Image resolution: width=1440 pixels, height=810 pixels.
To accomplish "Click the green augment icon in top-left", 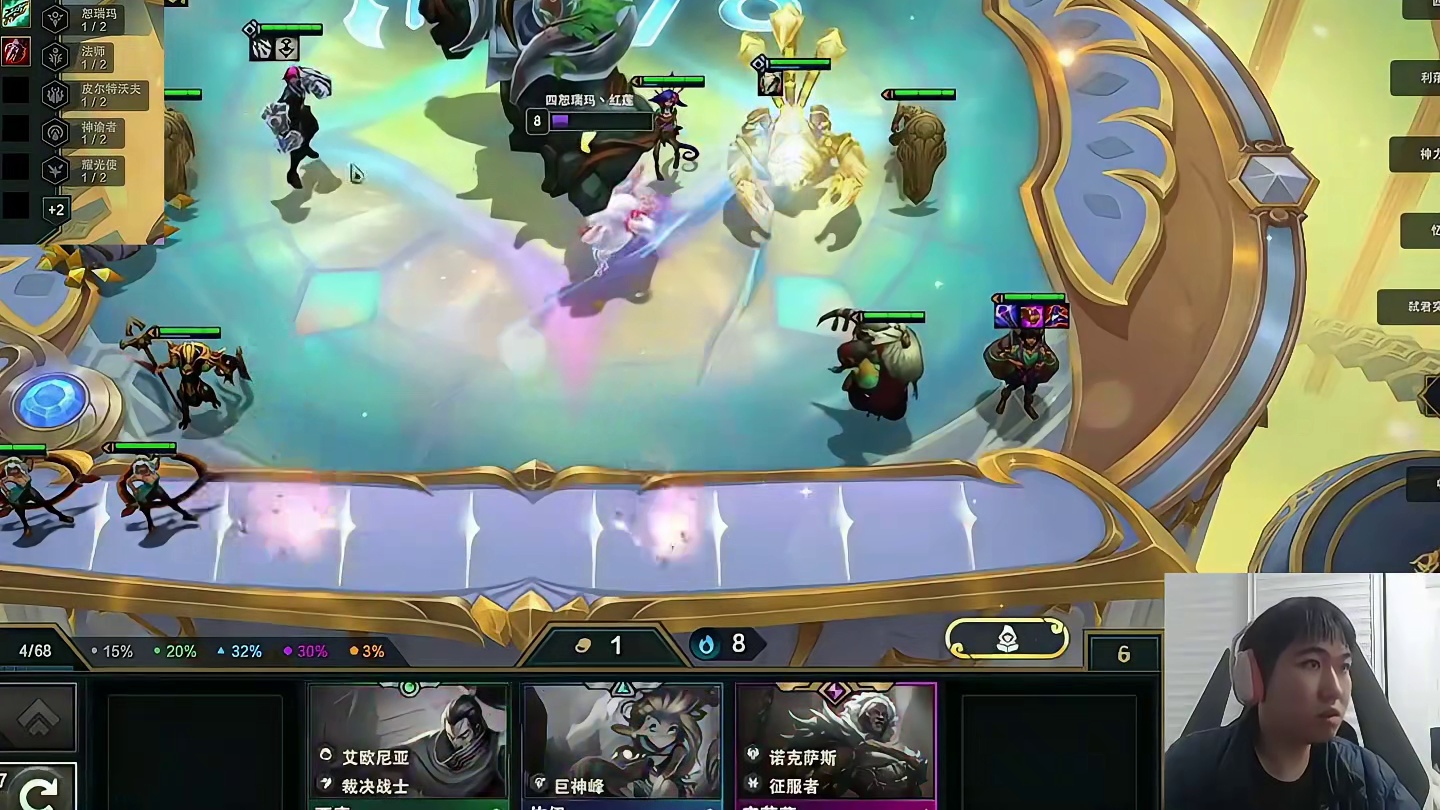I will 16,15.
